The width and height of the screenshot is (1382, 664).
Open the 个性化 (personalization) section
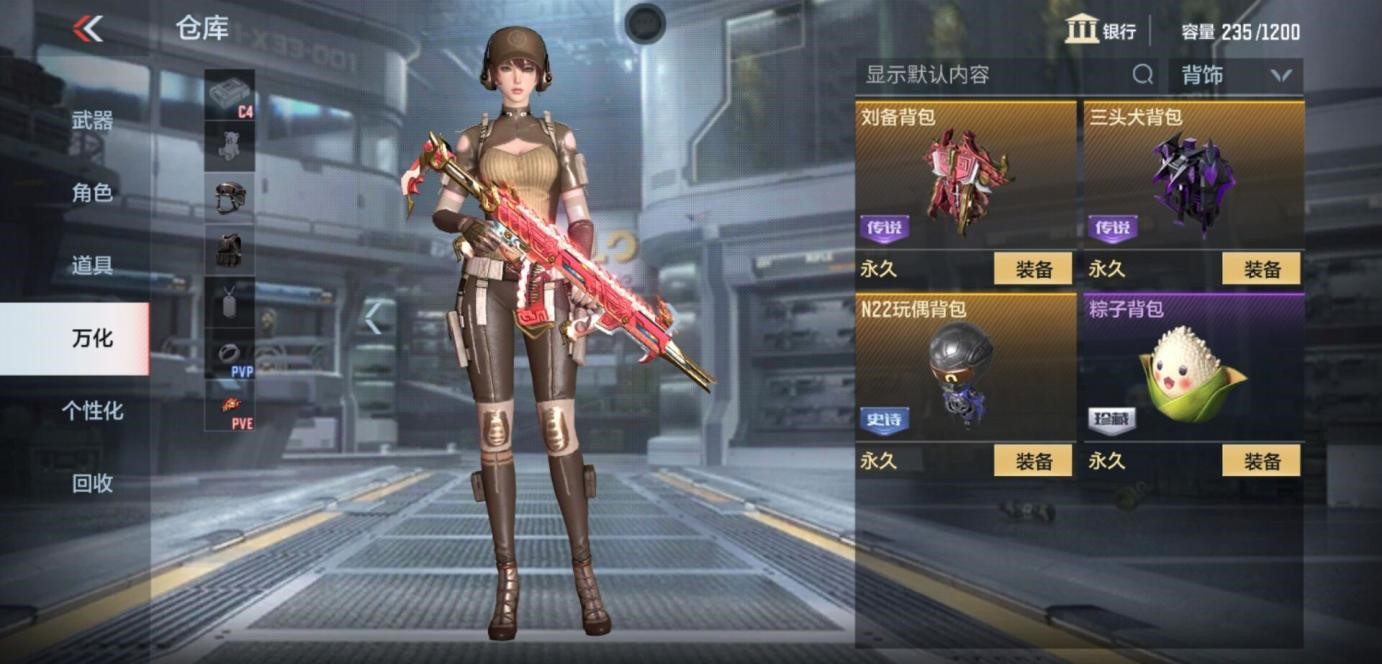(x=92, y=411)
